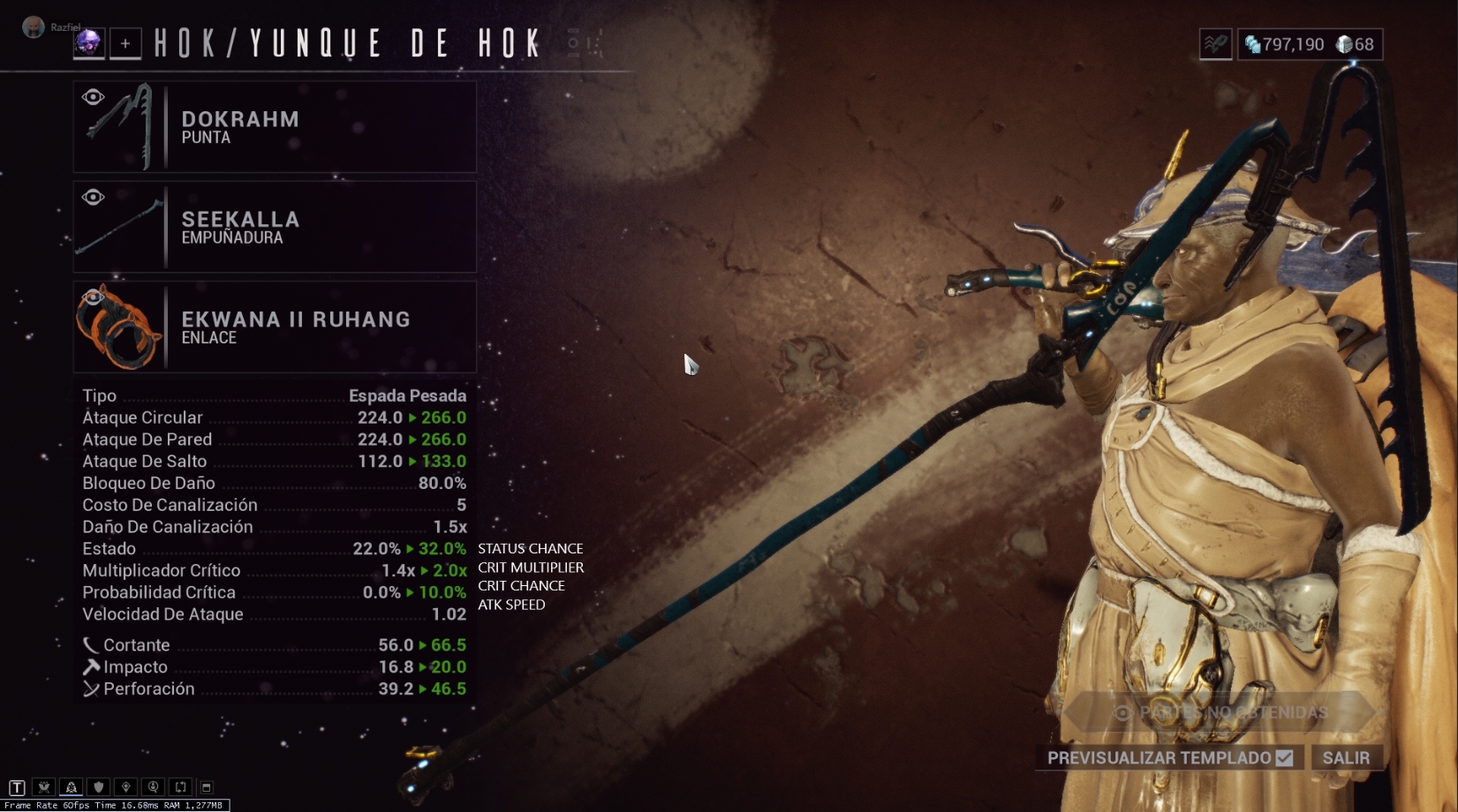Click the small window icon in toolbar
1458x812 pixels.
tap(207, 787)
